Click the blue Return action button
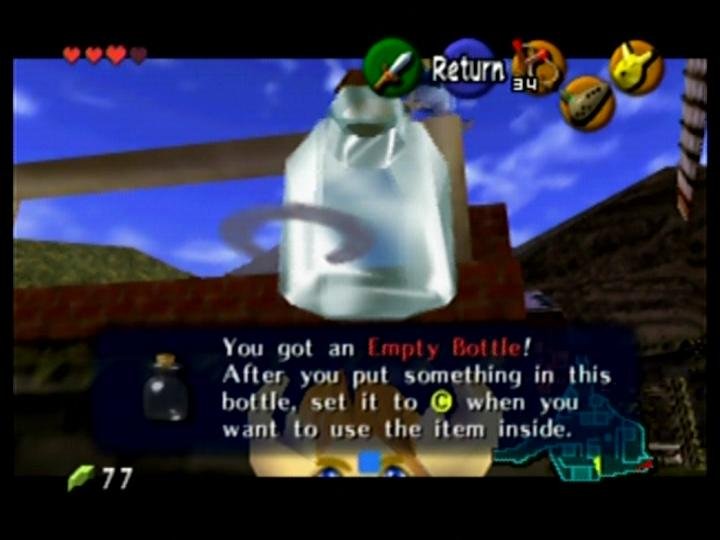Viewport: 720px width, 540px height. click(469, 69)
